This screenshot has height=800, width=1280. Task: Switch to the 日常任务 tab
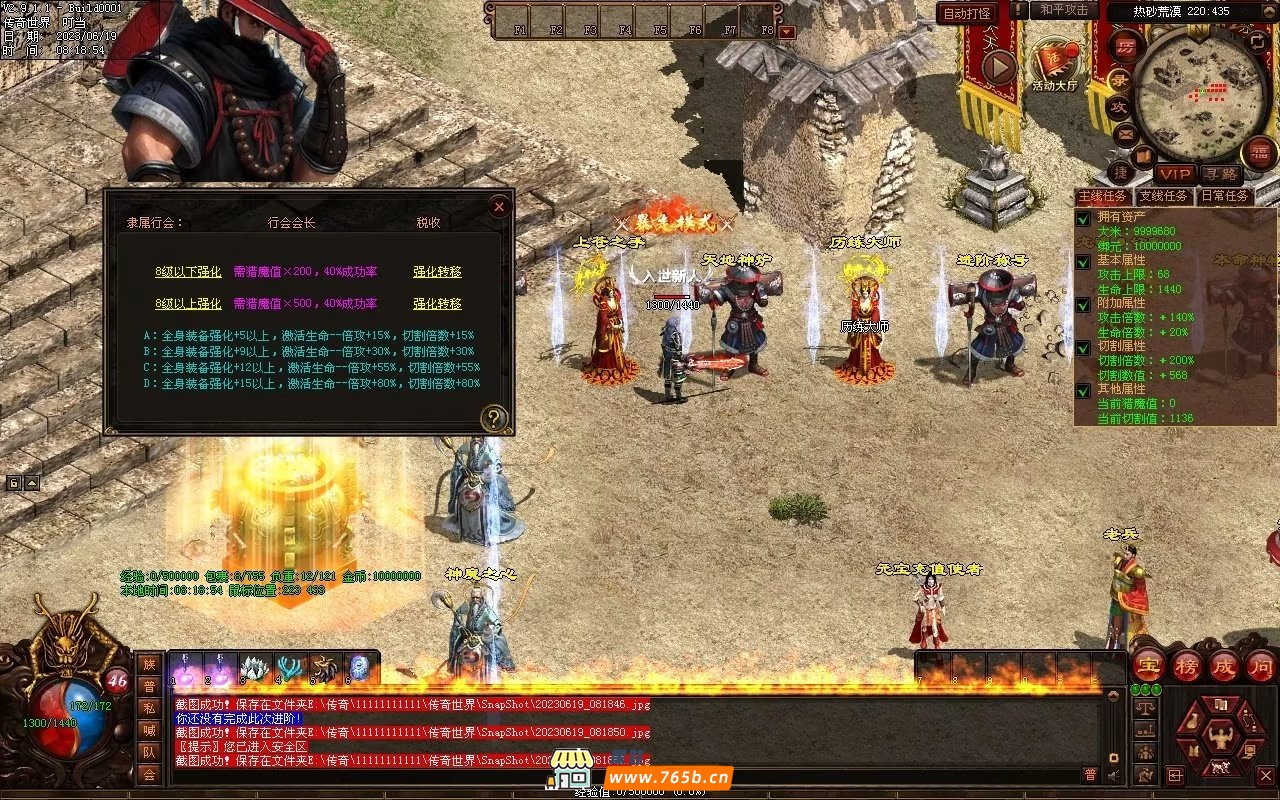pos(1224,196)
